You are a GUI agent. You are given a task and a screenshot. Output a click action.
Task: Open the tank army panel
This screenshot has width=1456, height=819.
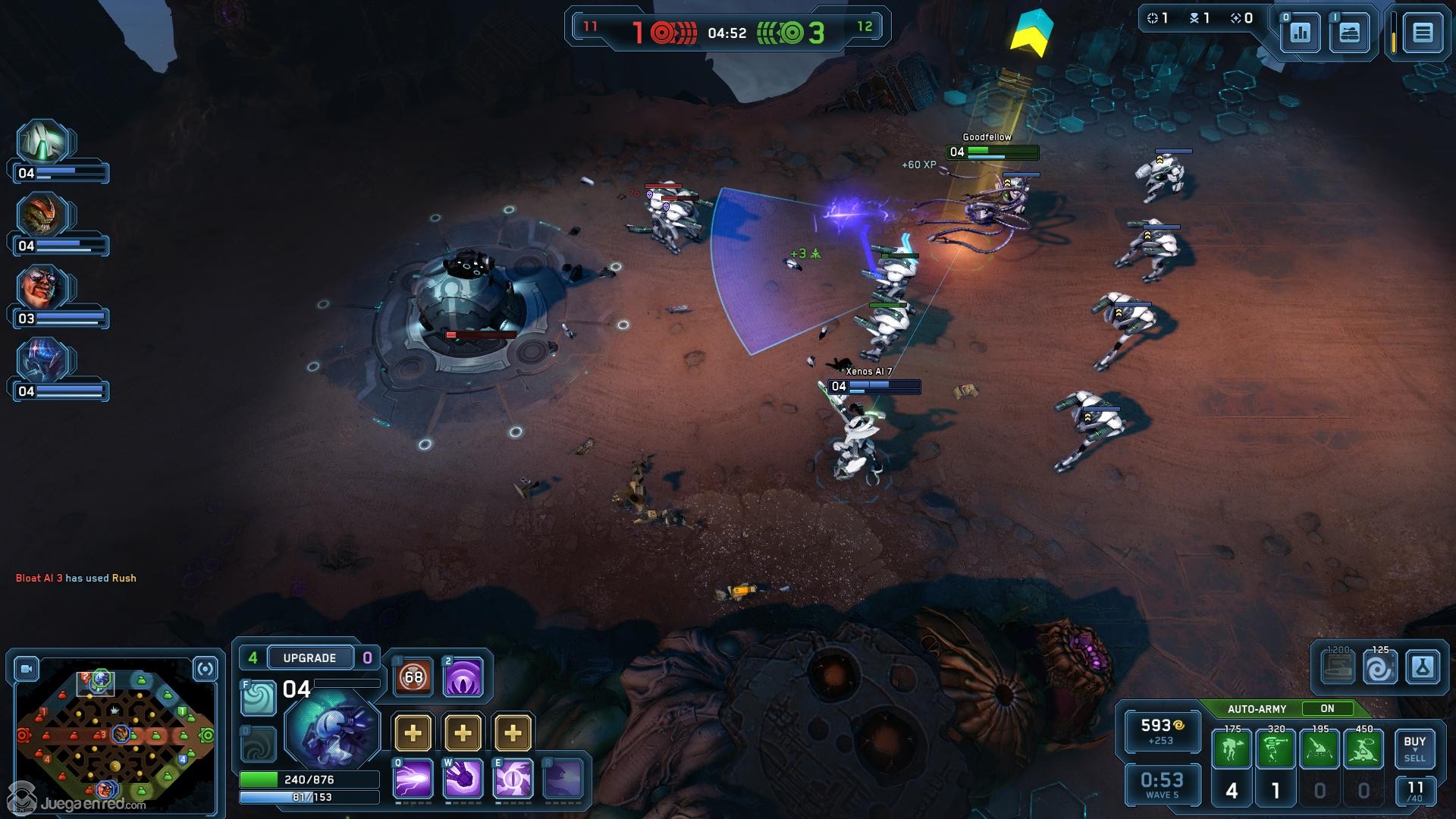(x=1349, y=33)
